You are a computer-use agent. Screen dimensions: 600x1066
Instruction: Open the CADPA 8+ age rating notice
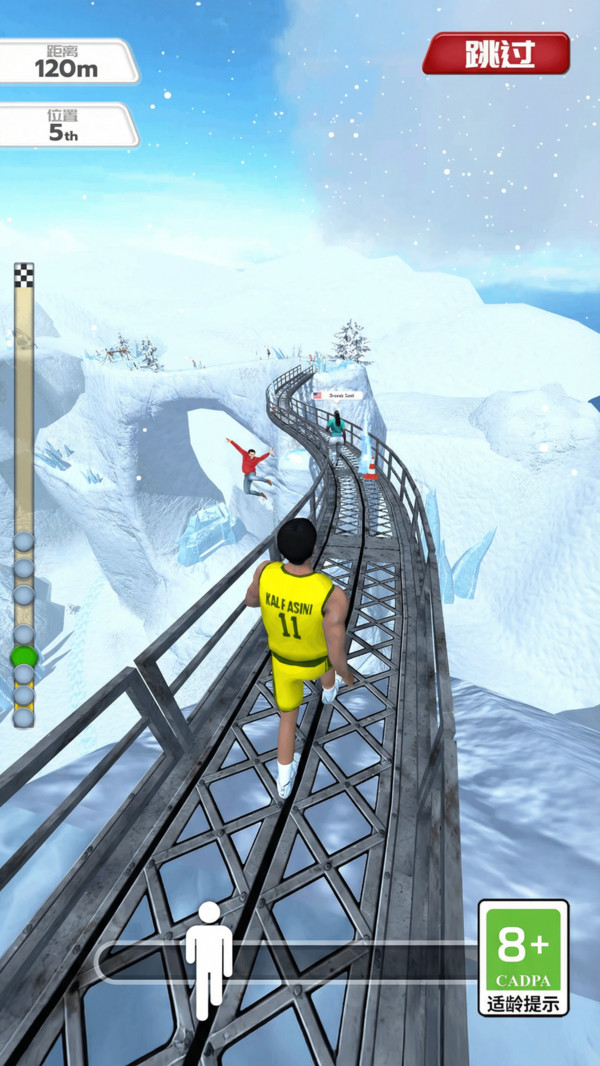523,957
